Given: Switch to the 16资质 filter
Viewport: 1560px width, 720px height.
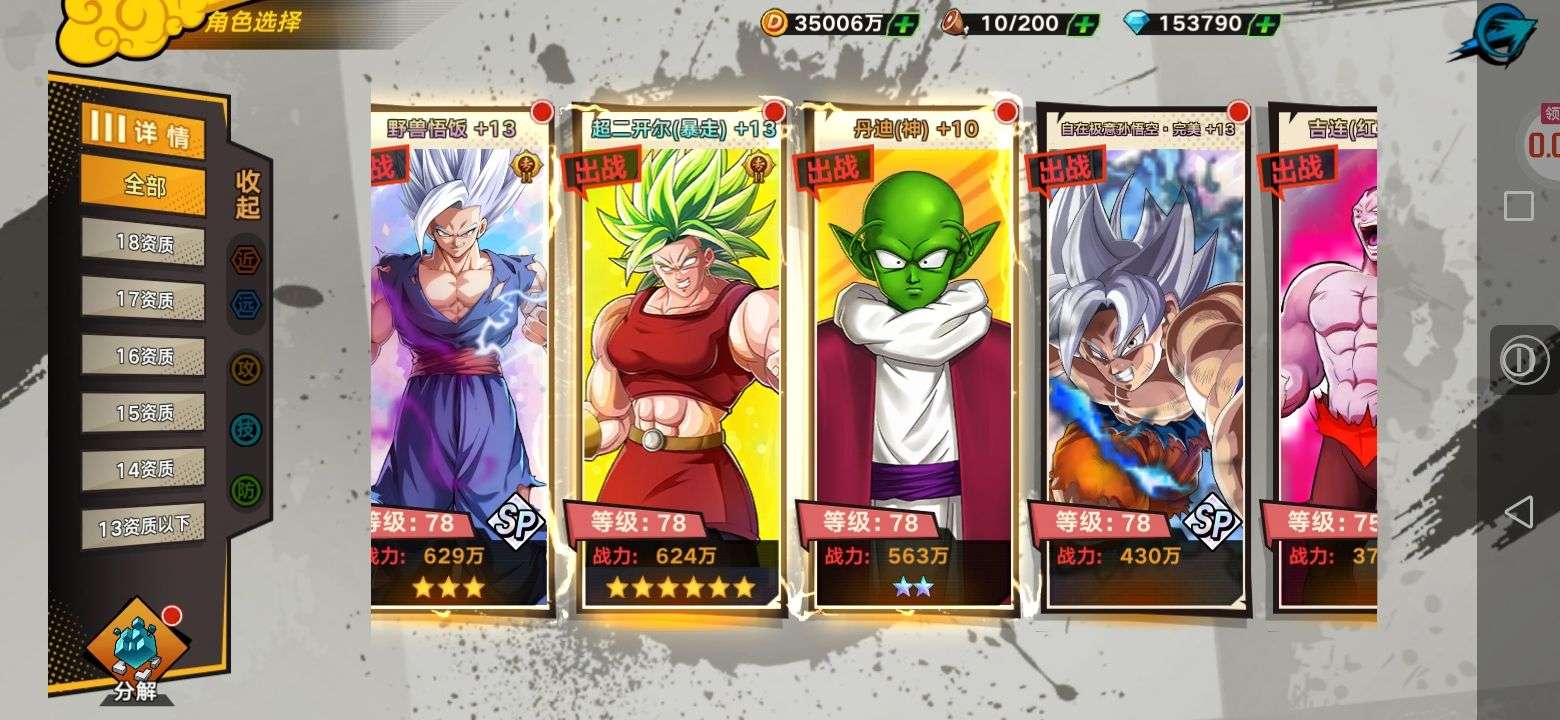Looking at the screenshot, I should 143,355.
